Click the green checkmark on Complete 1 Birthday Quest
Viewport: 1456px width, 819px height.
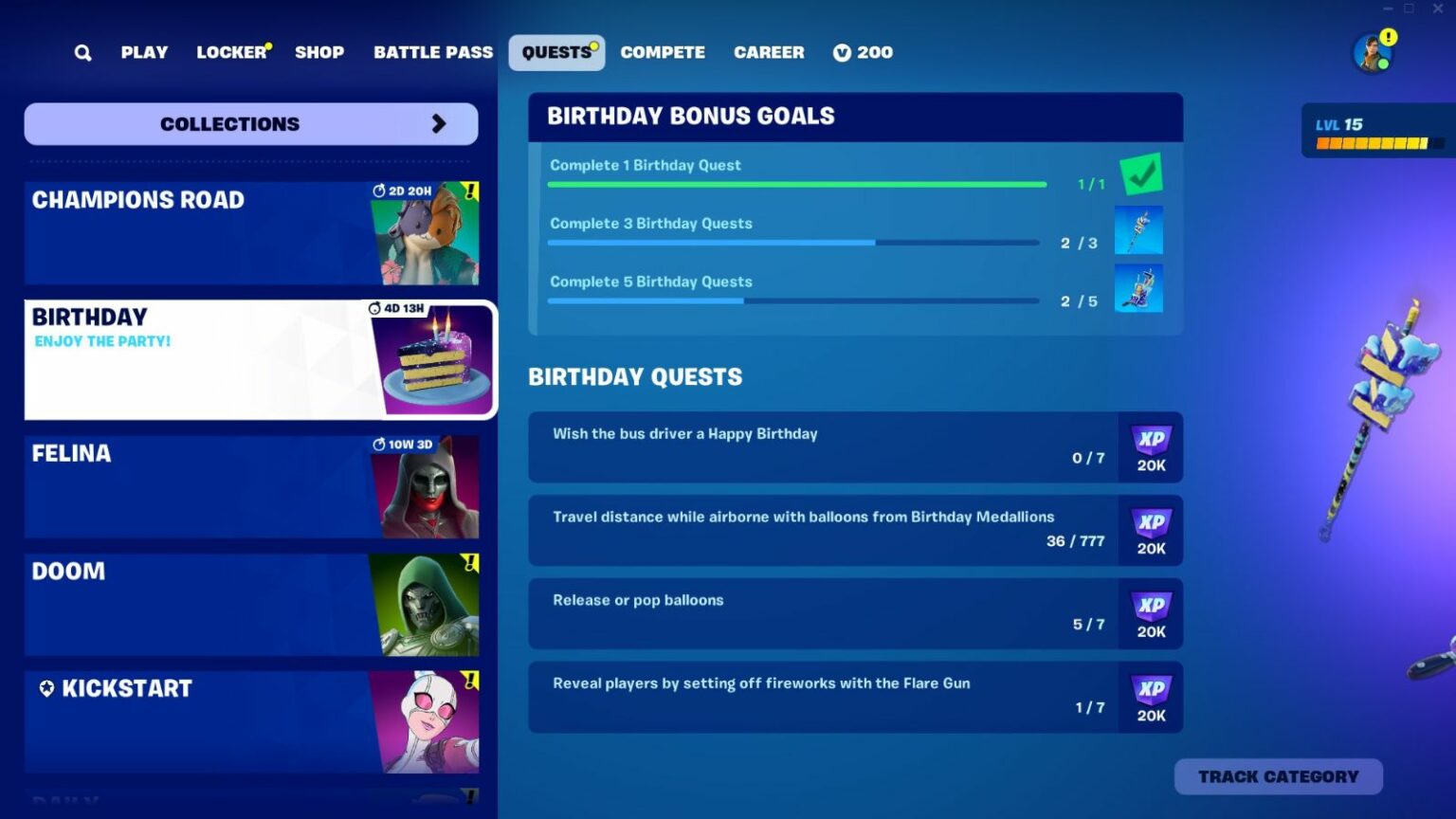click(1140, 173)
